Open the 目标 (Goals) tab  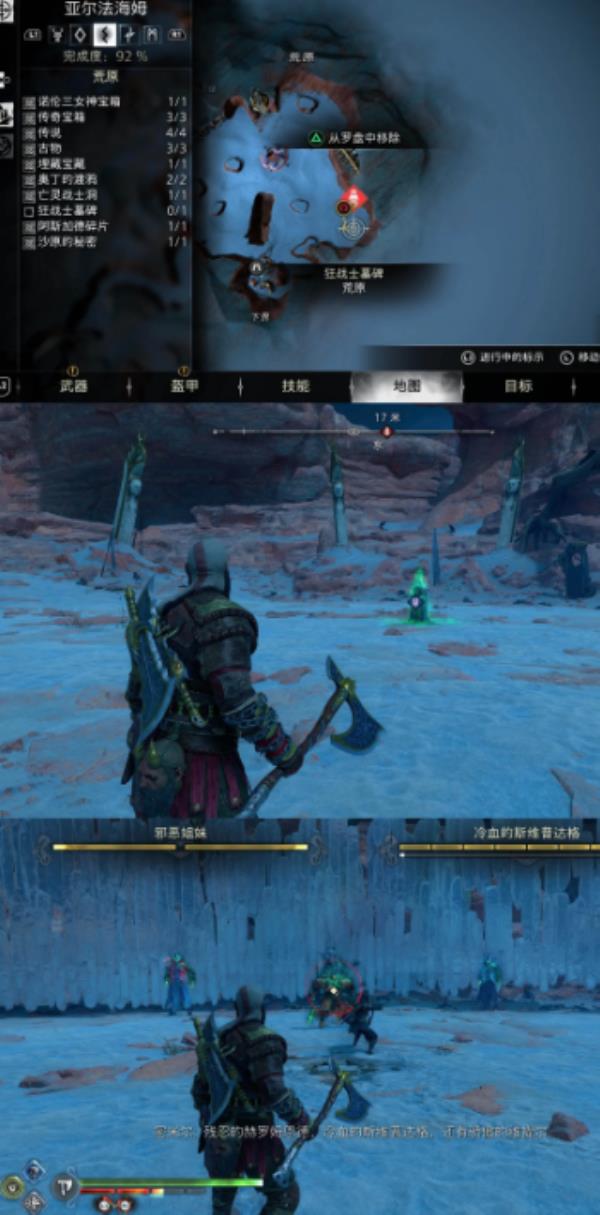point(518,386)
